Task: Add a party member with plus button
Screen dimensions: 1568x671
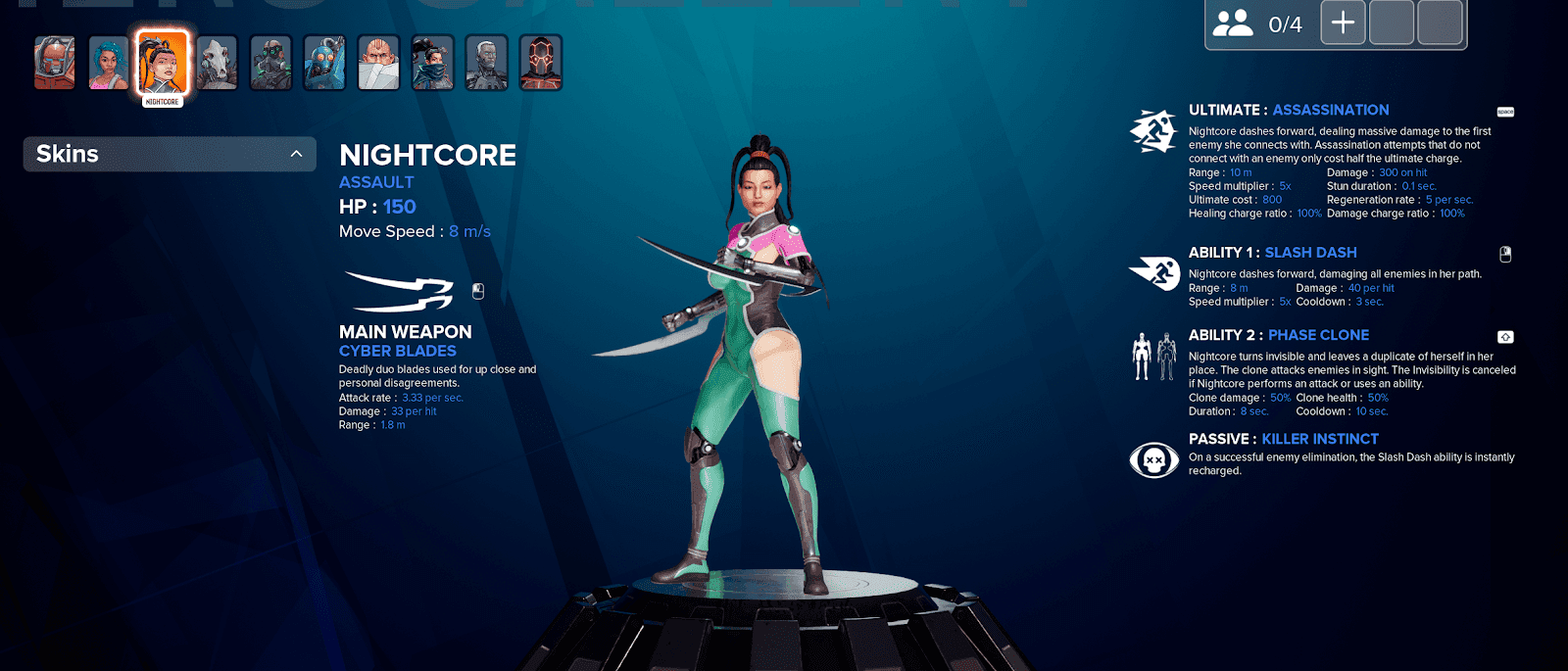Action: coord(1343,23)
